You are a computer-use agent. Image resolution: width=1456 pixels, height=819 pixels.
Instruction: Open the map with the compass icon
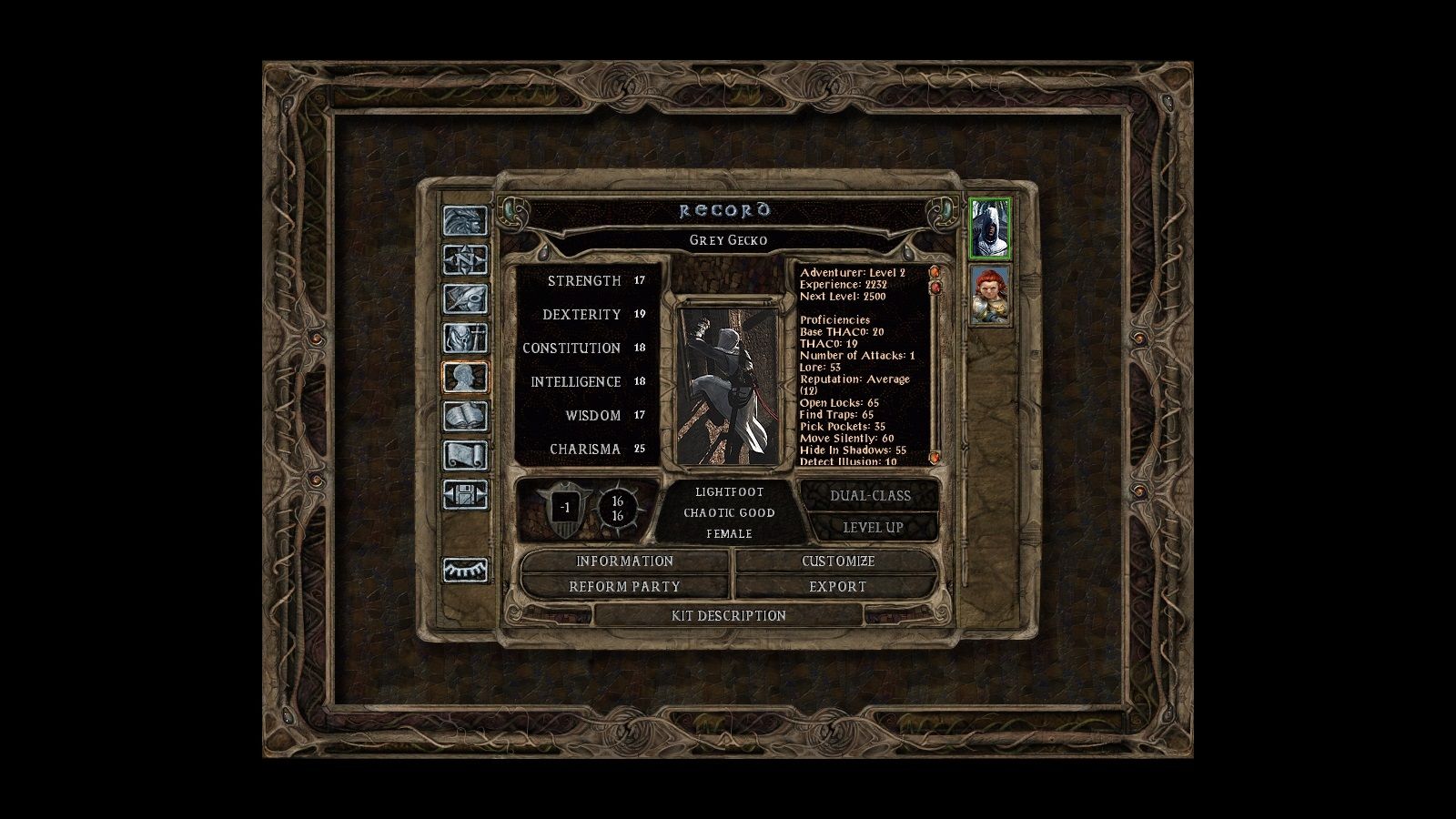(465, 260)
